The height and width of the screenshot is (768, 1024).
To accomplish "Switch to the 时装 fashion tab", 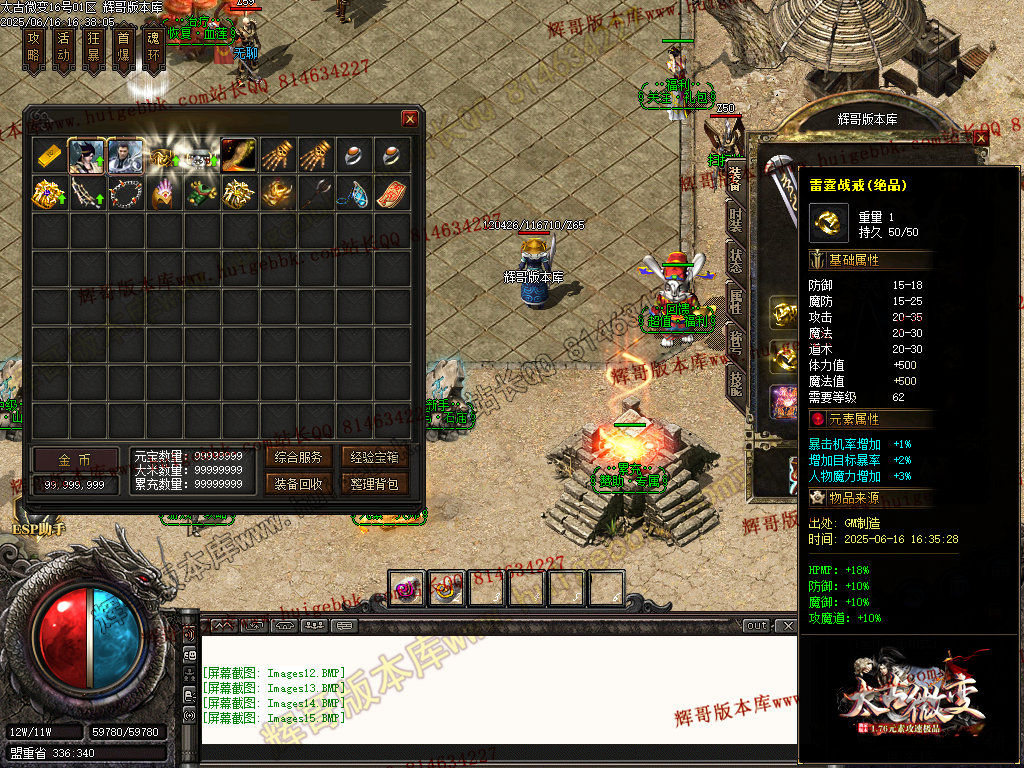I will [x=736, y=216].
